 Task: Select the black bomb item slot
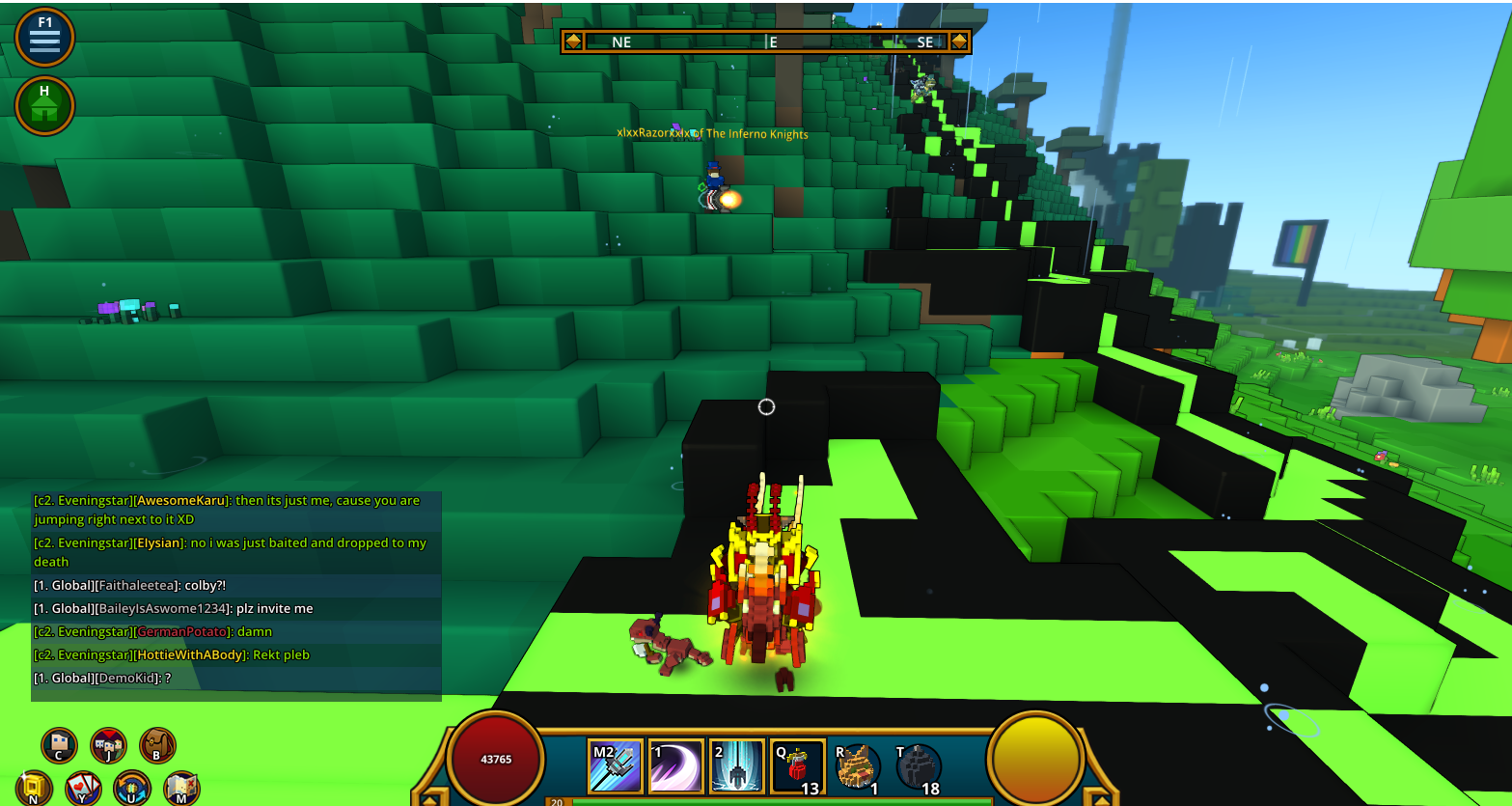click(918, 766)
